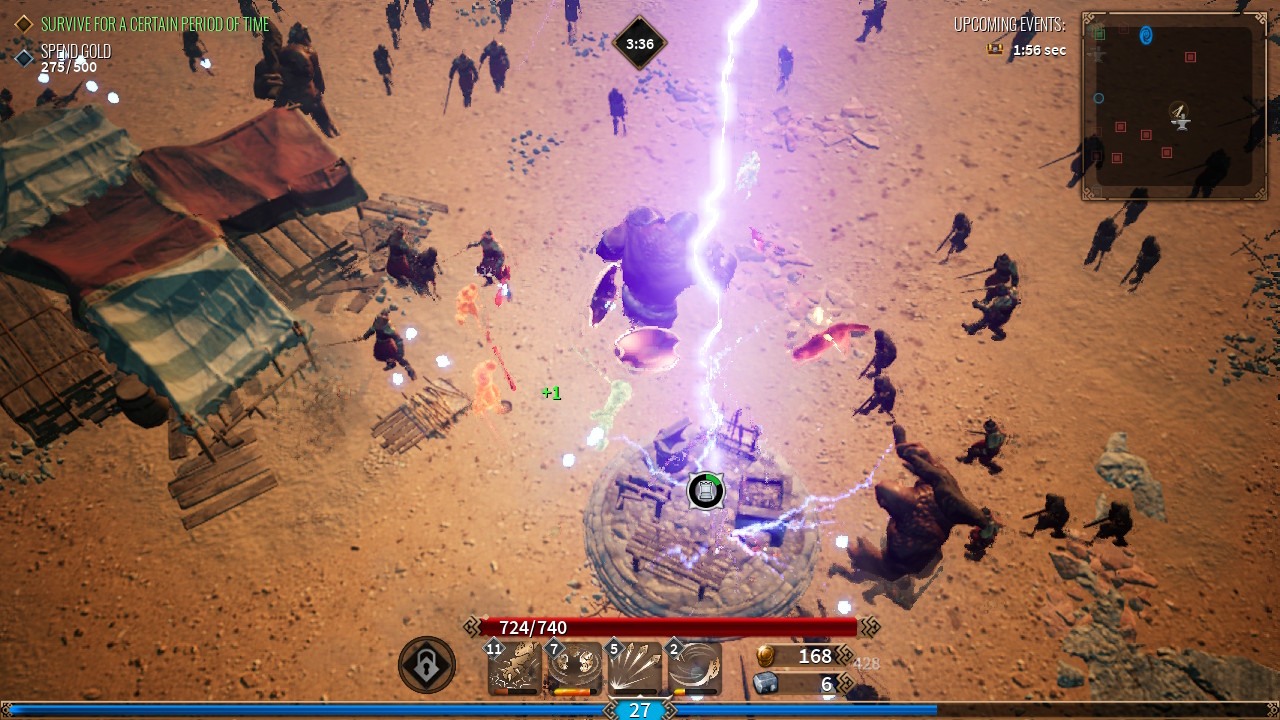Trigger the triple-arrow volley ability

(634, 667)
